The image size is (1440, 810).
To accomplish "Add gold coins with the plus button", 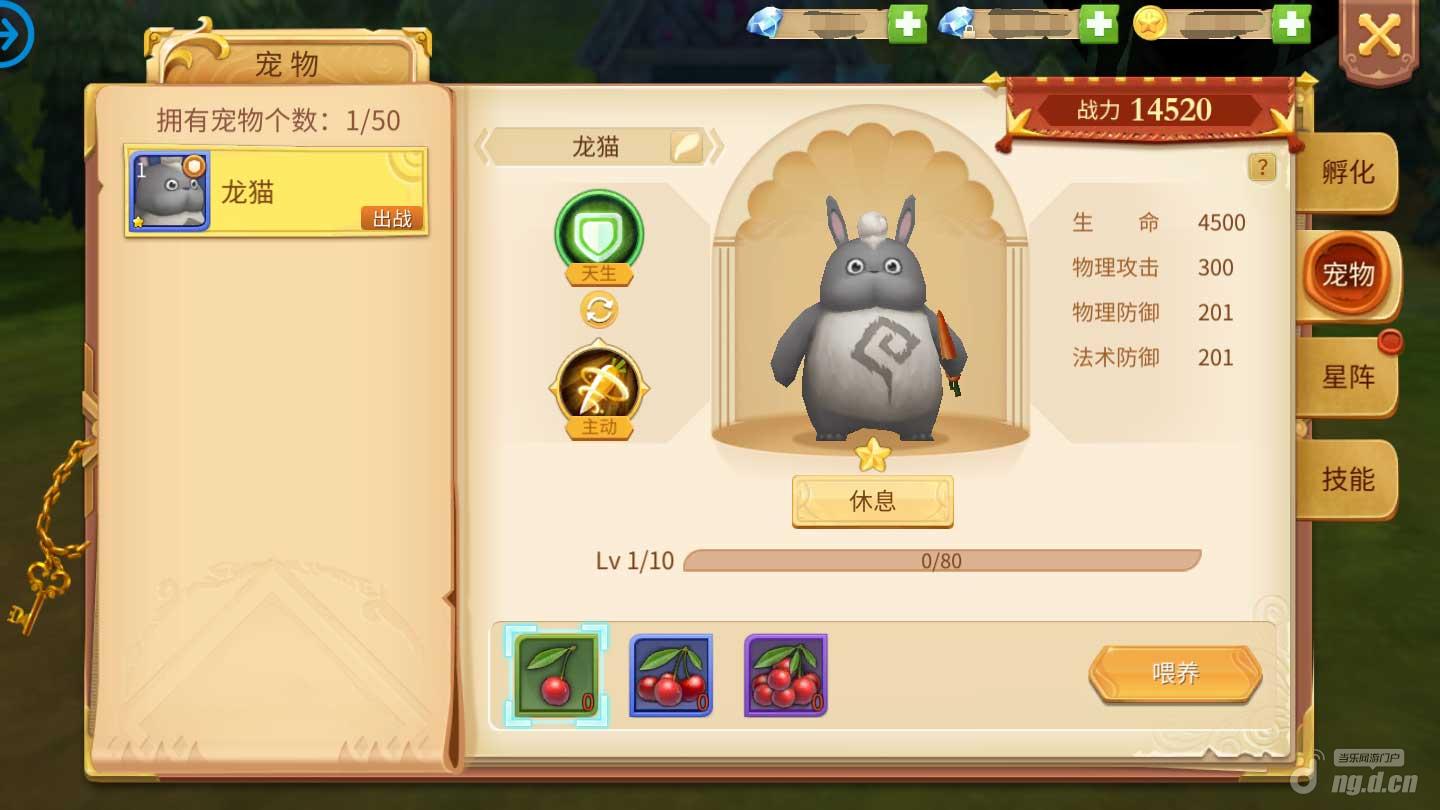I will click(x=1291, y=23).
